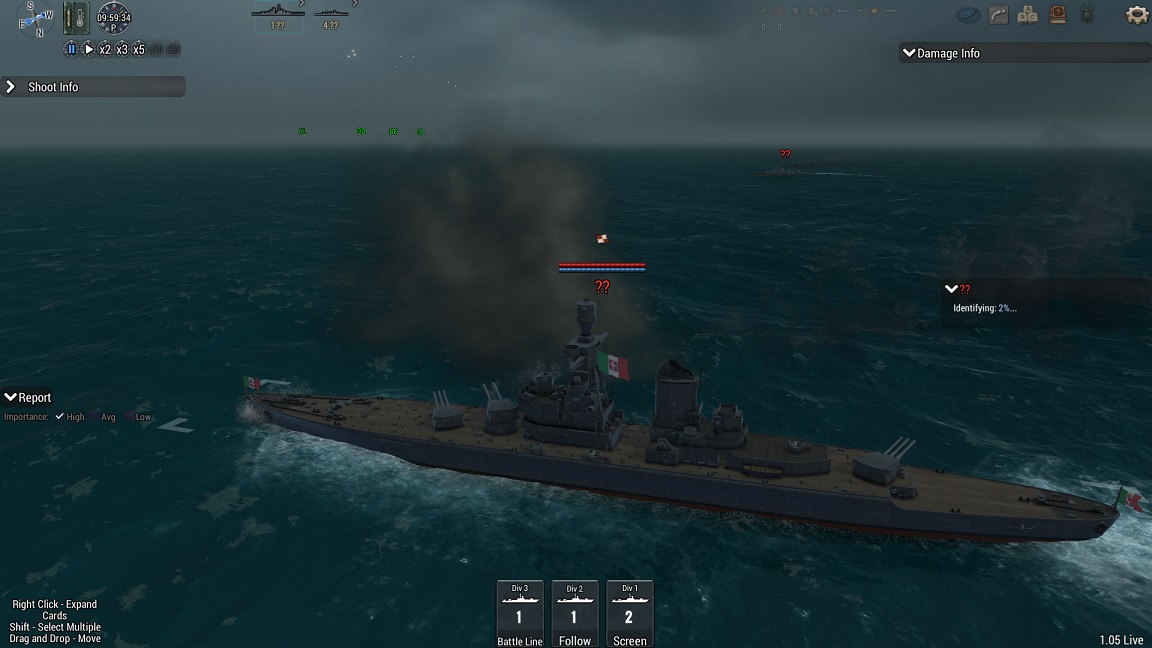The width and height of the screenshot is (1152, 648).
Task: Open settings with the gear icon
Action: pos(1136,15)
